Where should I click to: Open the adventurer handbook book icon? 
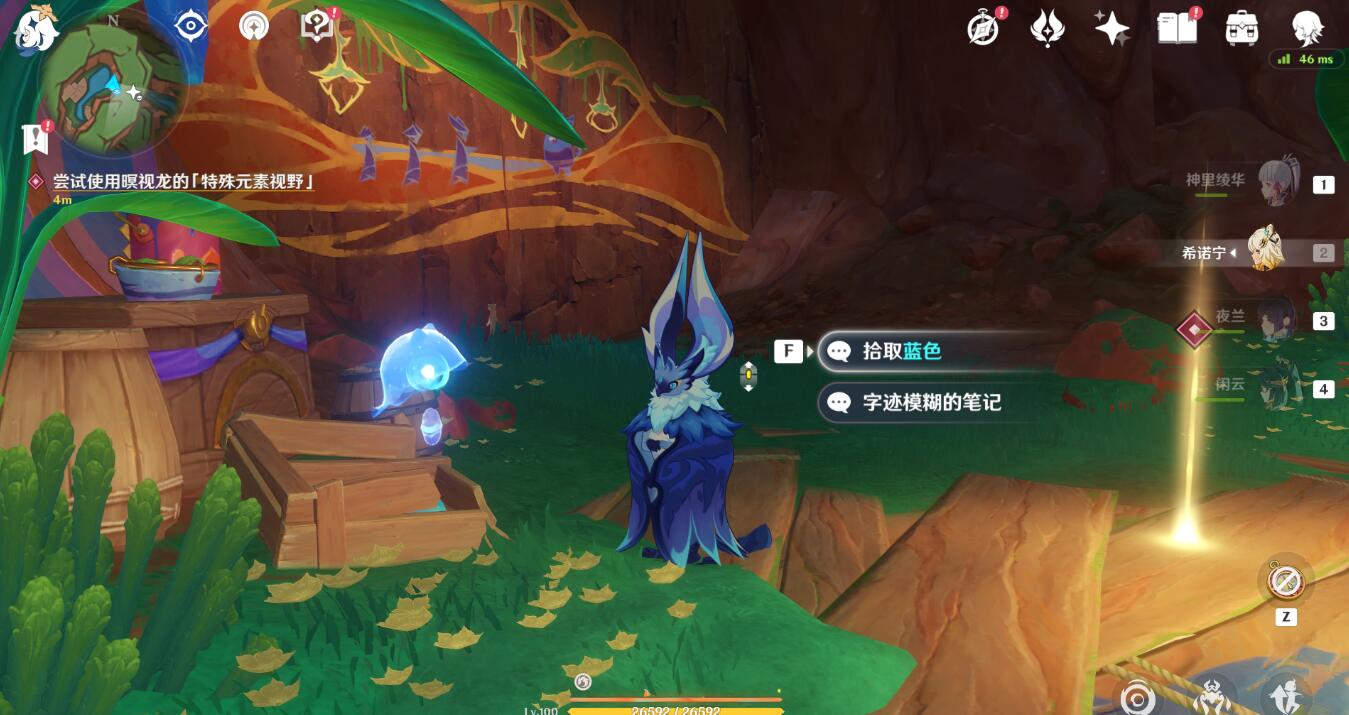pos(1177,28)
